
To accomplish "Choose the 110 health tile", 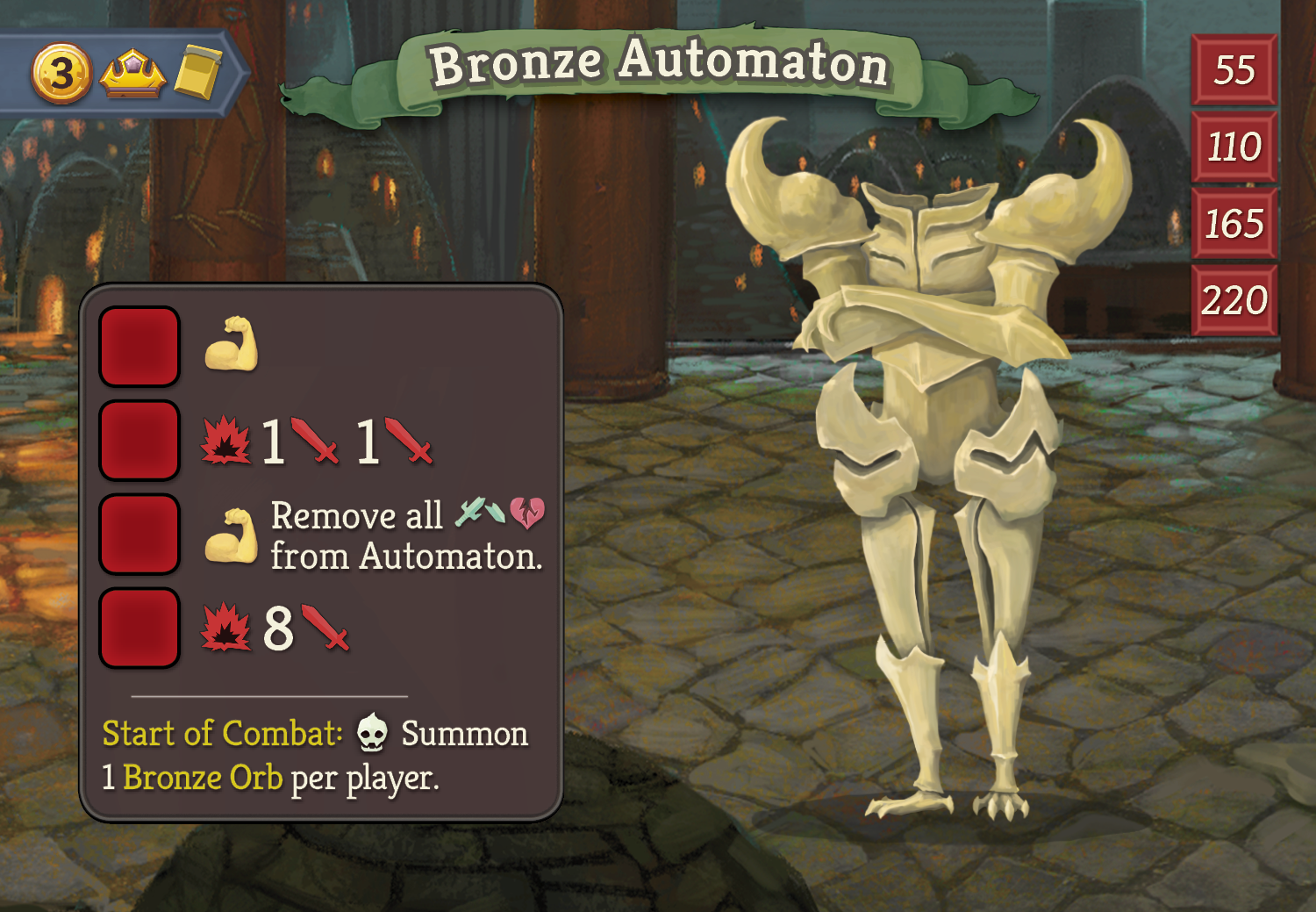I will pyautogui.click(x=1234, y=147).
